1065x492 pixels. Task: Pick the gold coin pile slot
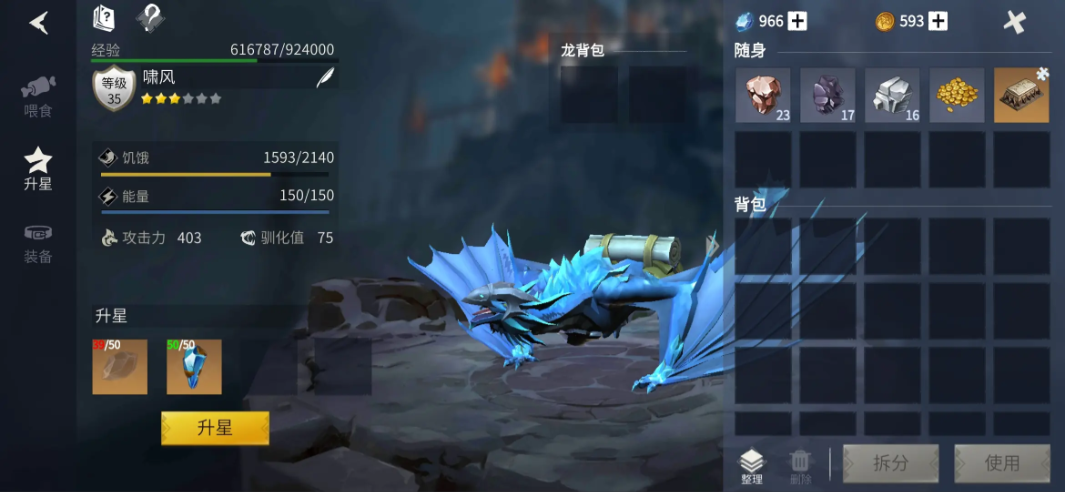point(956,96)
